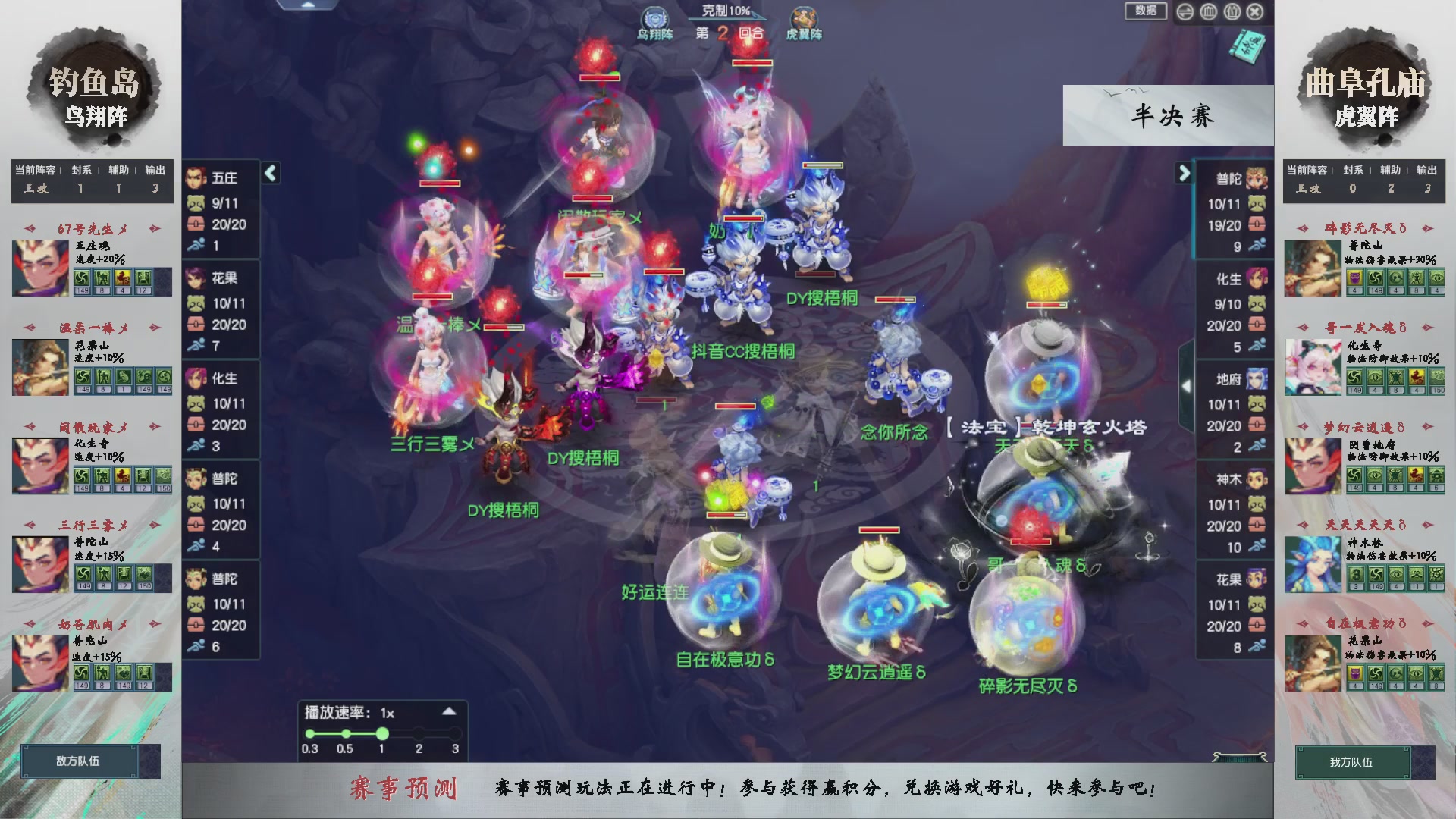The height and width of the screenshot is (819, 1456).
Task: Click the round replay icon in top-right toolbar
Action: 1232,11
